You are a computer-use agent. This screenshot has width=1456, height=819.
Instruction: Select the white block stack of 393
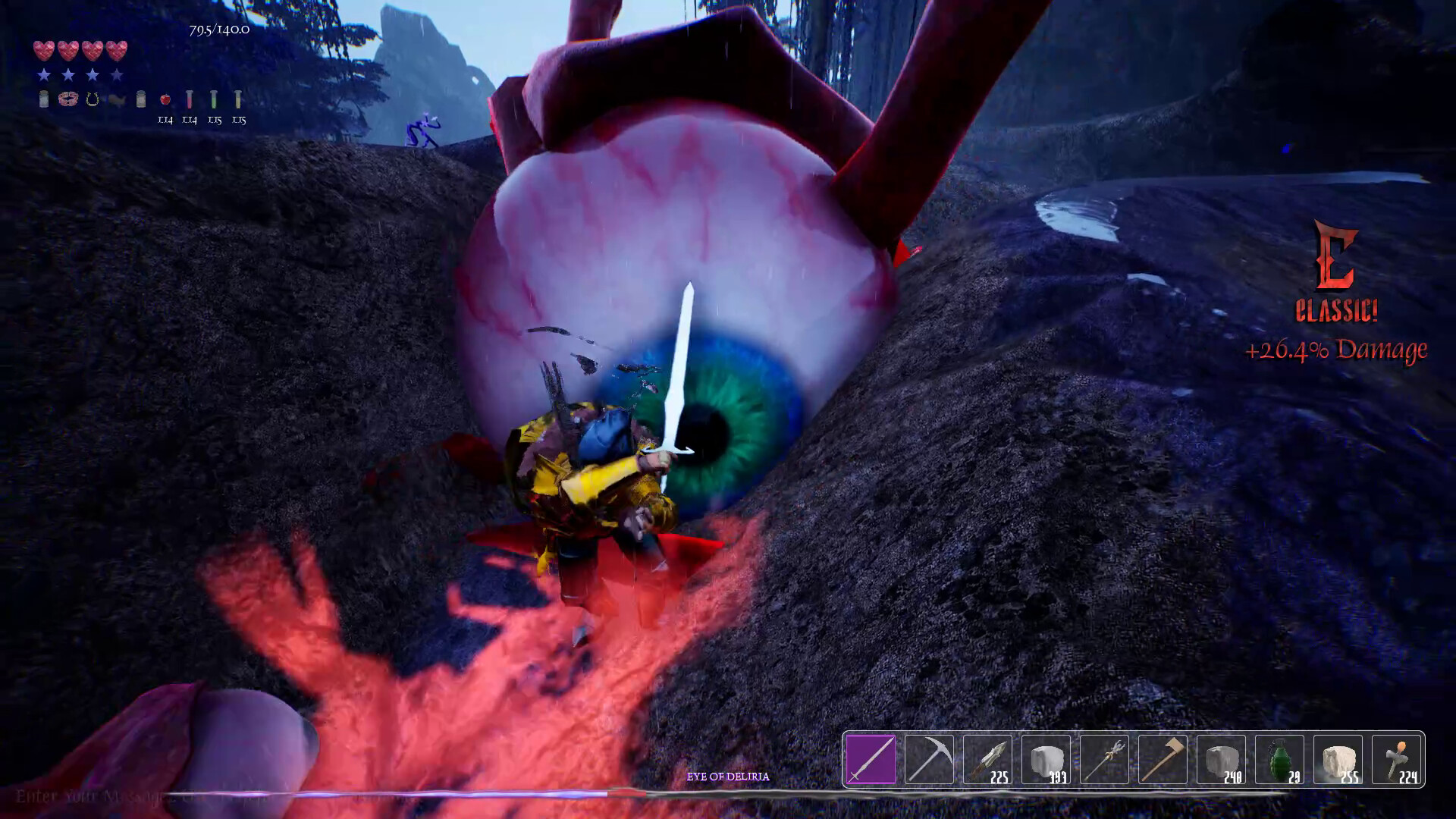click(1046, 759)
